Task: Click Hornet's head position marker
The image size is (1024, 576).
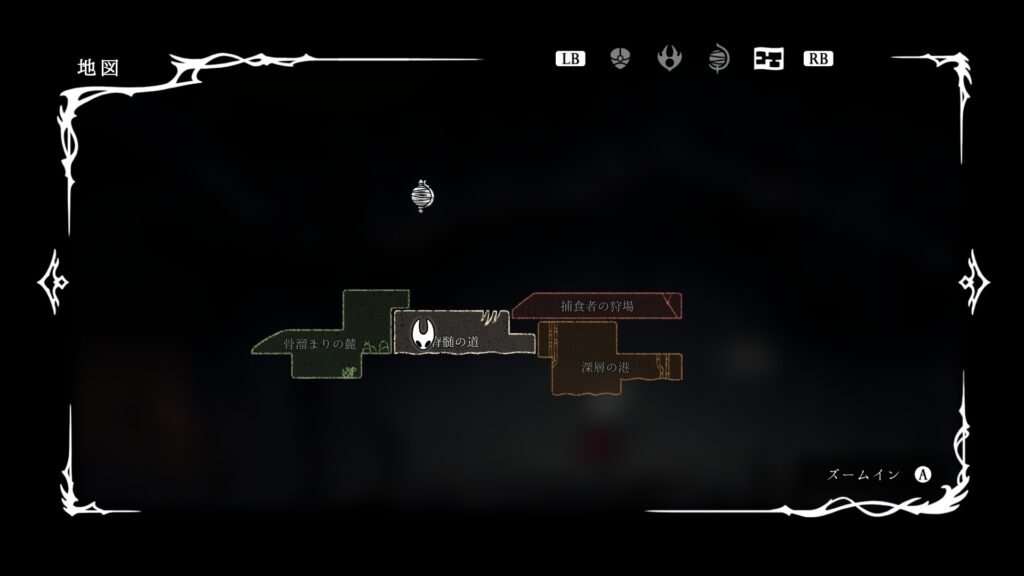Action: point(424,331)
